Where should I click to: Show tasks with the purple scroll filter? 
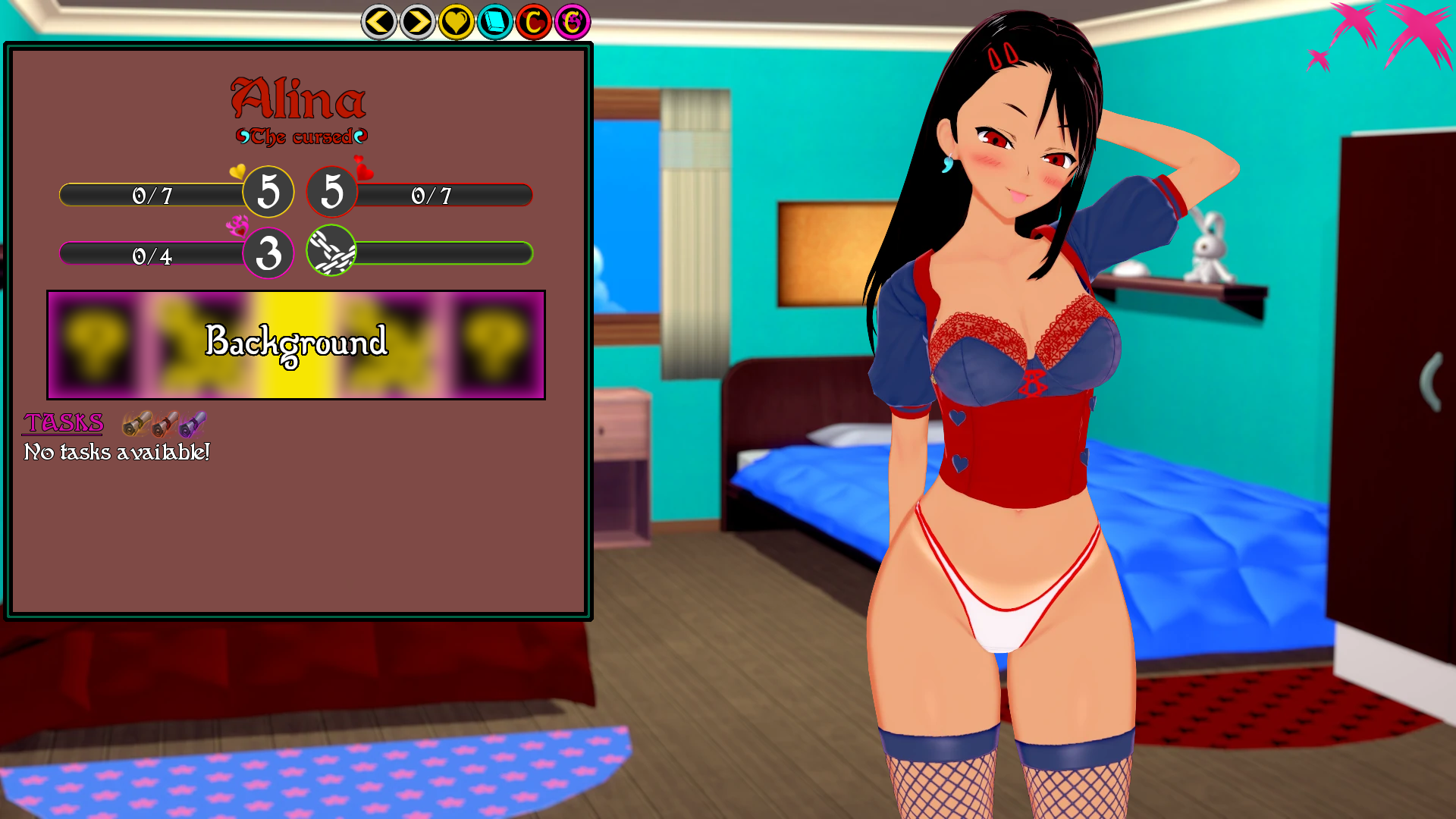click(x=193, y=423)
